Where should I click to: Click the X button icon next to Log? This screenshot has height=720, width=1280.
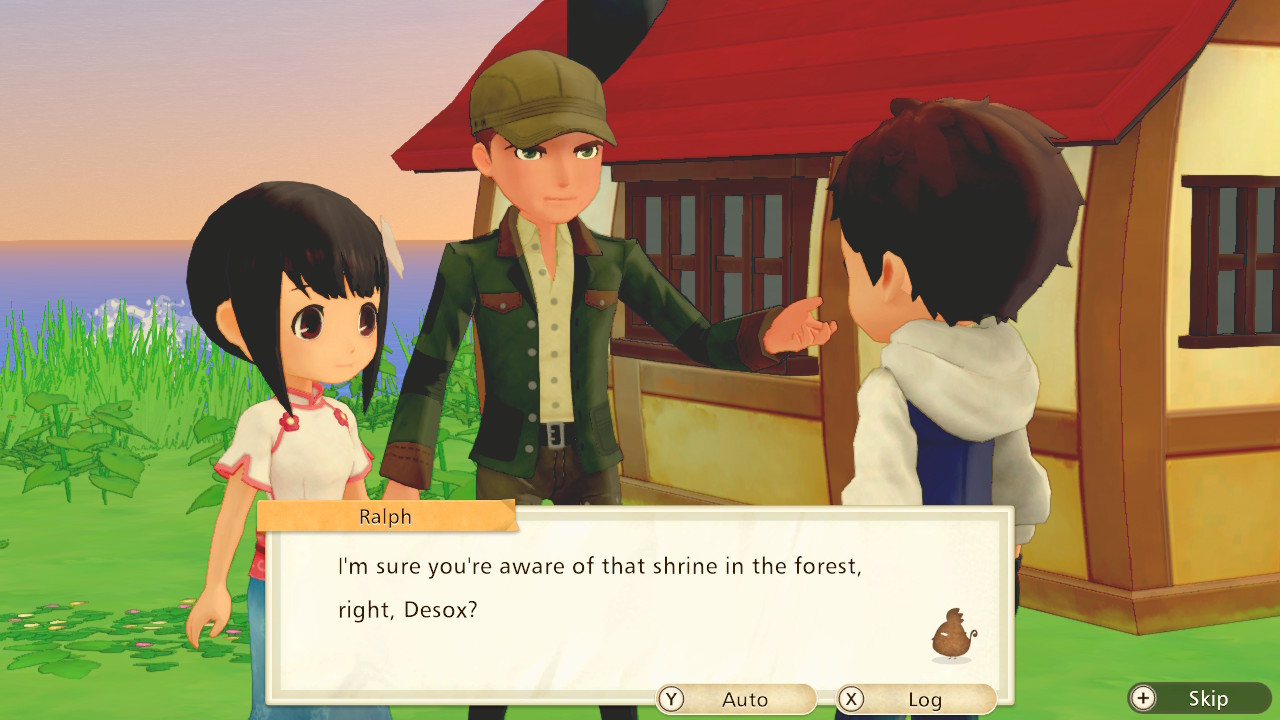pyautogui.click(x=852, y=699)
